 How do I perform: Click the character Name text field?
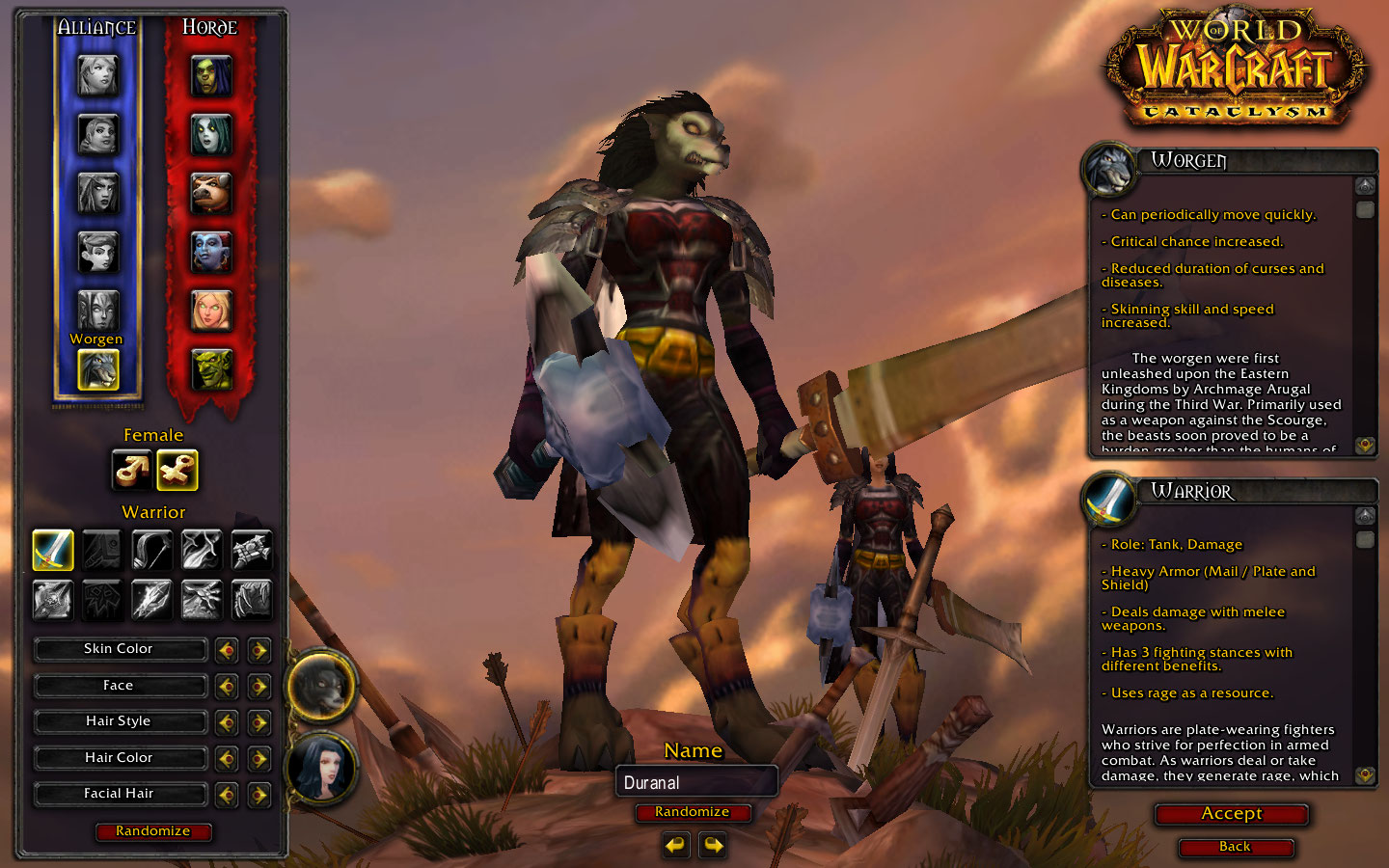tap(695, 782)
